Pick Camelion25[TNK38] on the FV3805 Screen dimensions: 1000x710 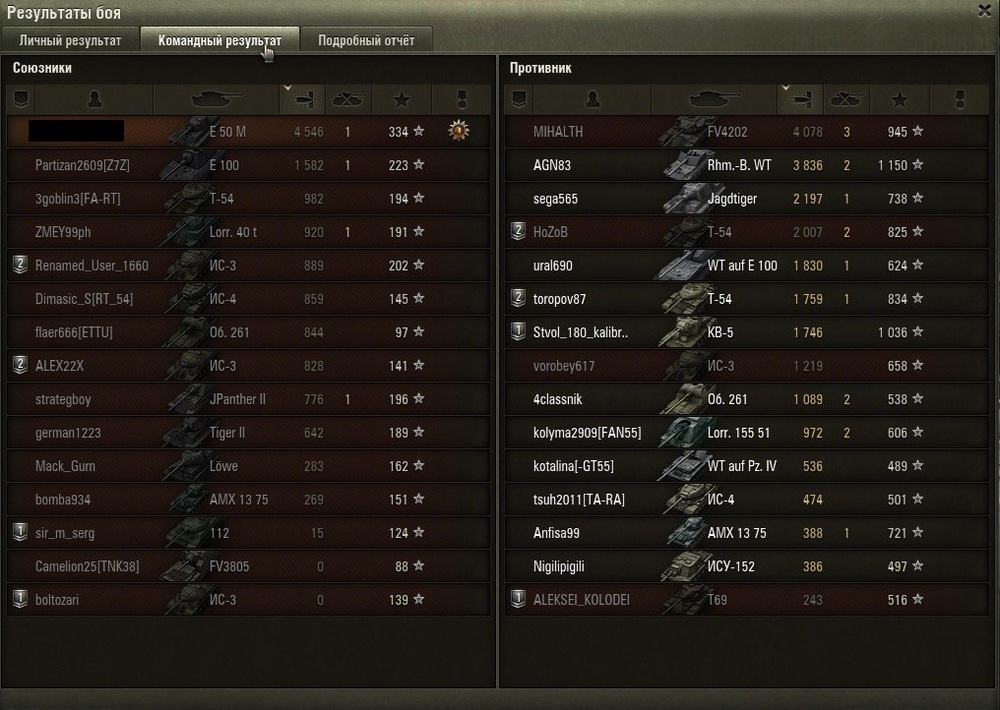87,567
